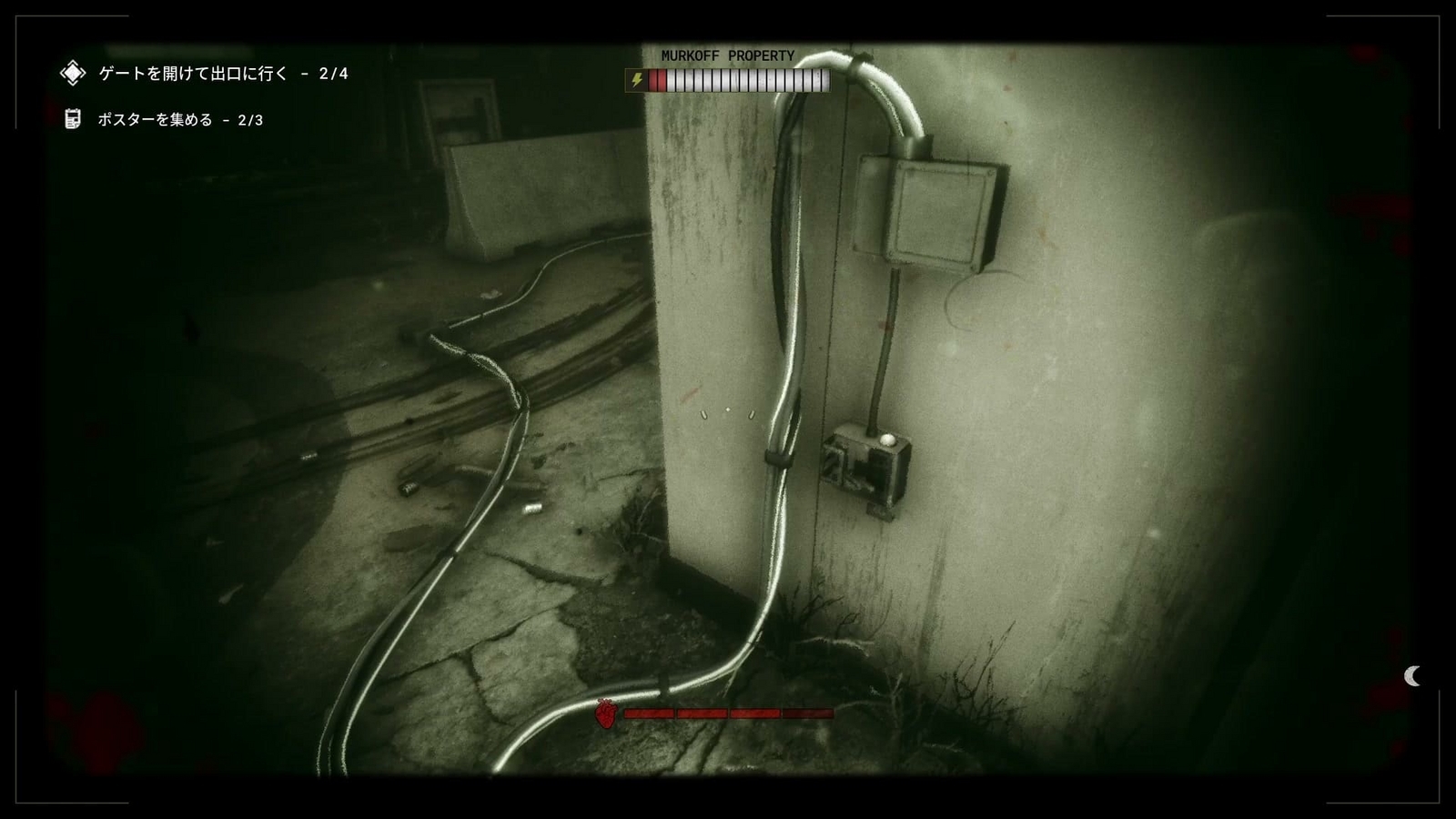
Task: Click the 2/3 poster progress text
Action: coord(248,119)
